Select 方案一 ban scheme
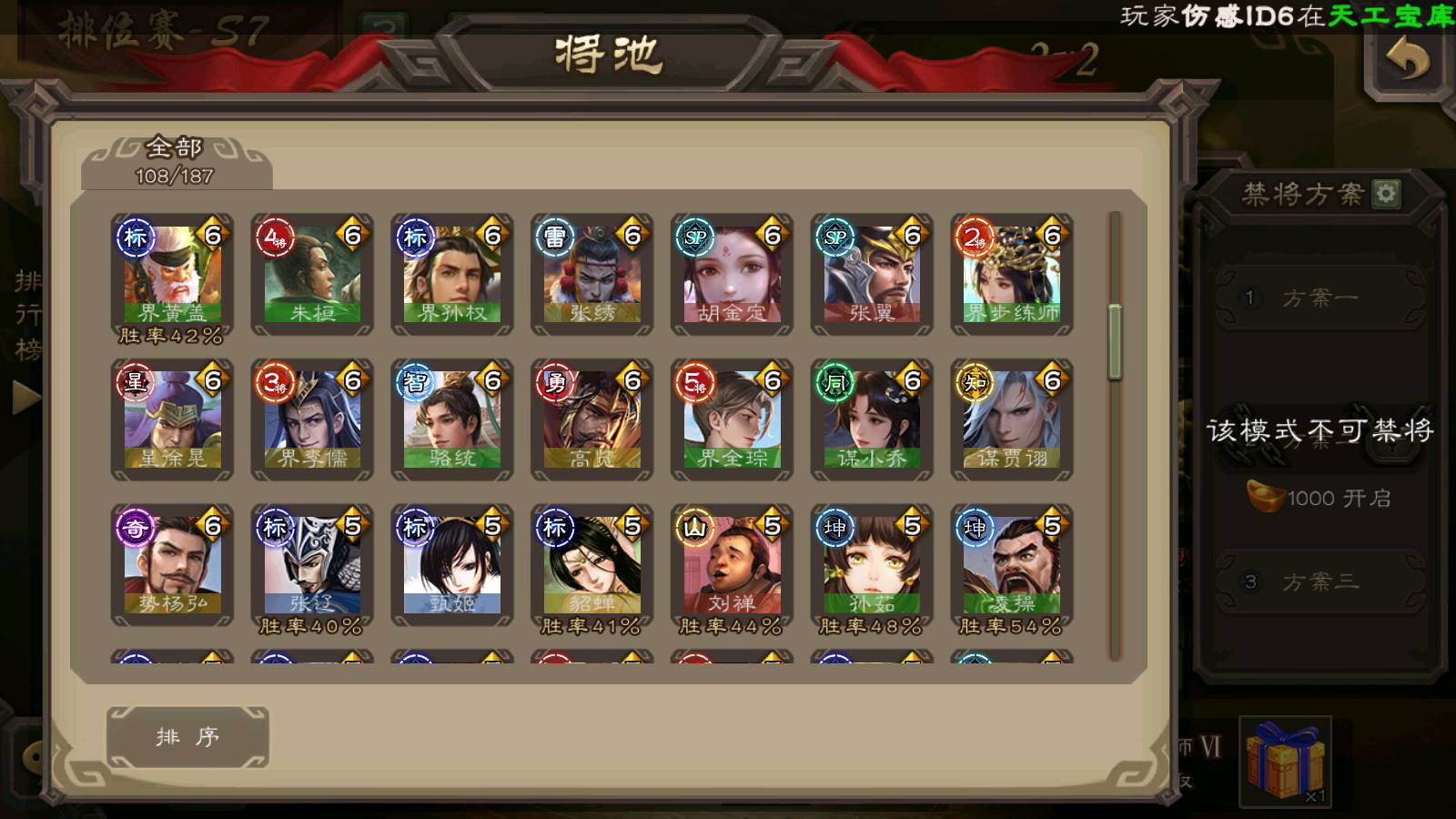The image size is (1456, 819). (1319, 298)
